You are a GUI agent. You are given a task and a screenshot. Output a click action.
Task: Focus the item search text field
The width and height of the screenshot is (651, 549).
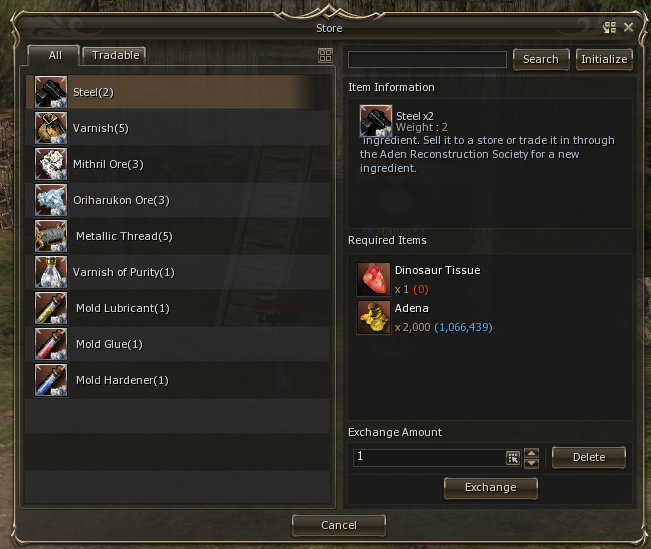[x=427, y=60]
